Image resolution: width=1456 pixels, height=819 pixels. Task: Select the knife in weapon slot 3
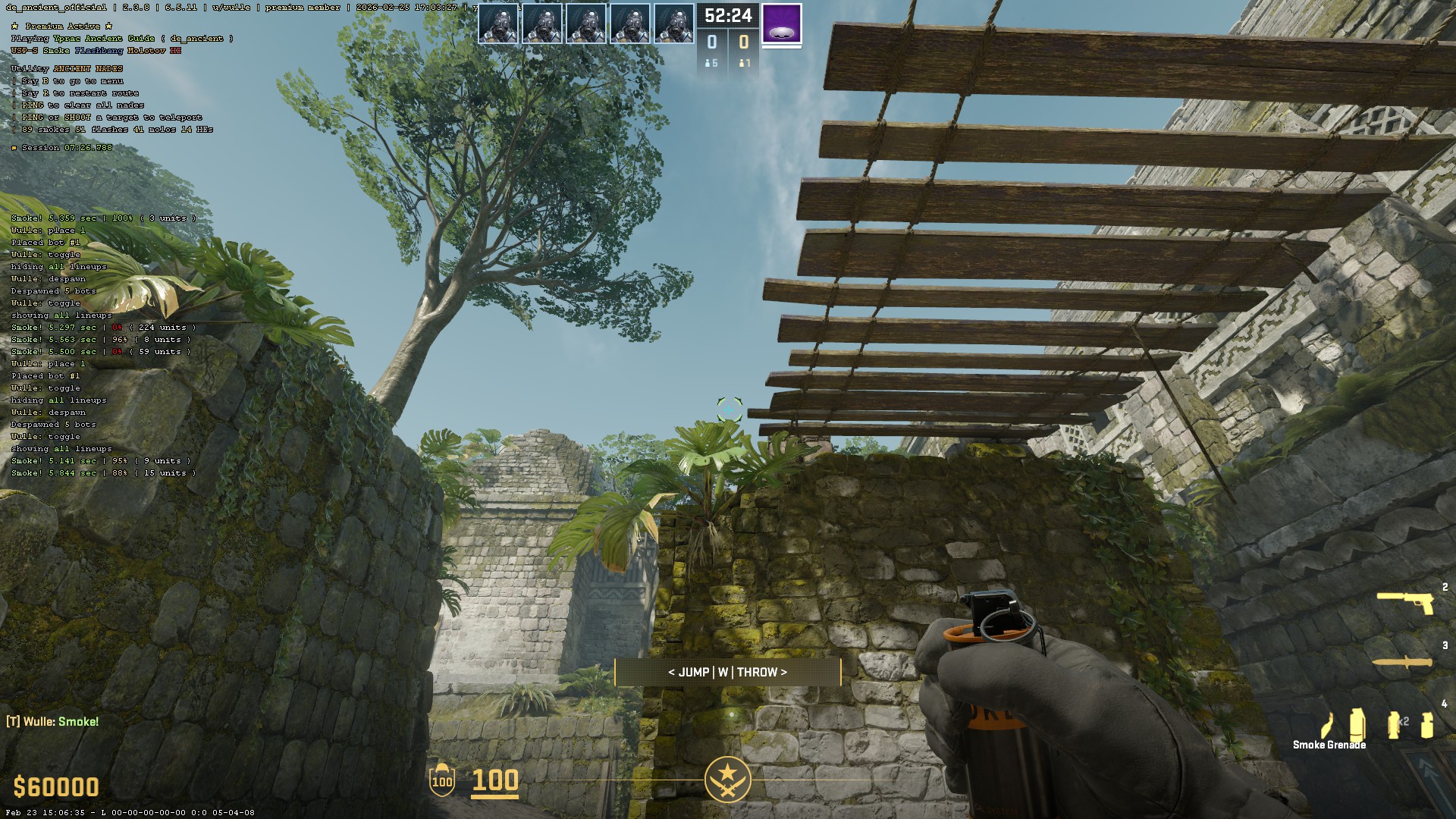coord(1402,663)
